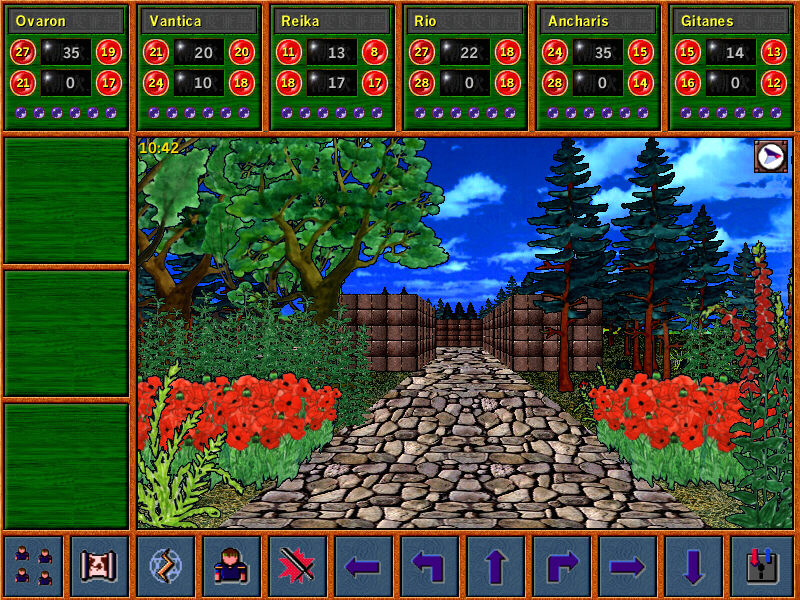The height and width of the screenshot is (600, 800).
Task: Open the single character portrait button
Action: click(x=232, y=566)
